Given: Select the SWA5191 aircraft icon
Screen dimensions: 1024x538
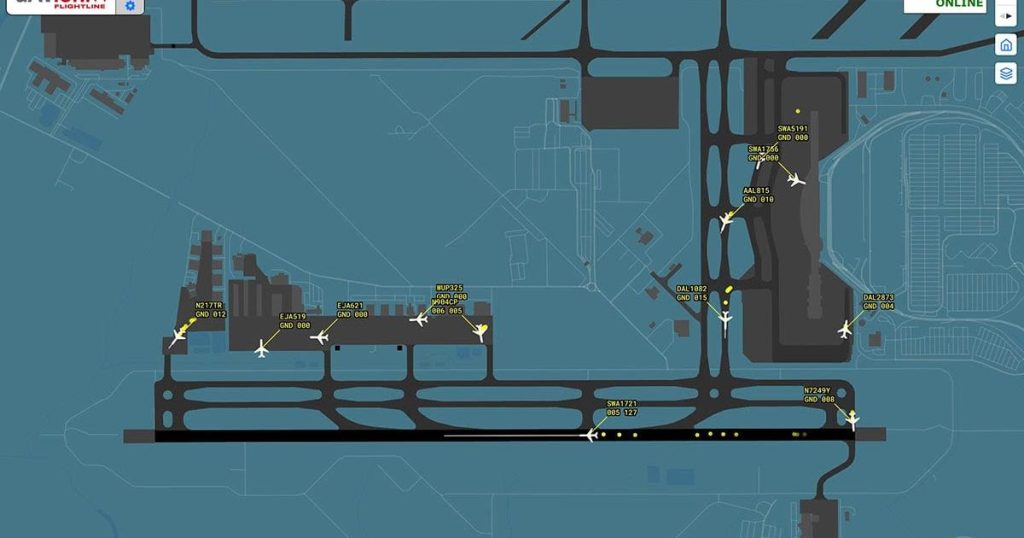Looking at the screenshot, I should [796, 180].
